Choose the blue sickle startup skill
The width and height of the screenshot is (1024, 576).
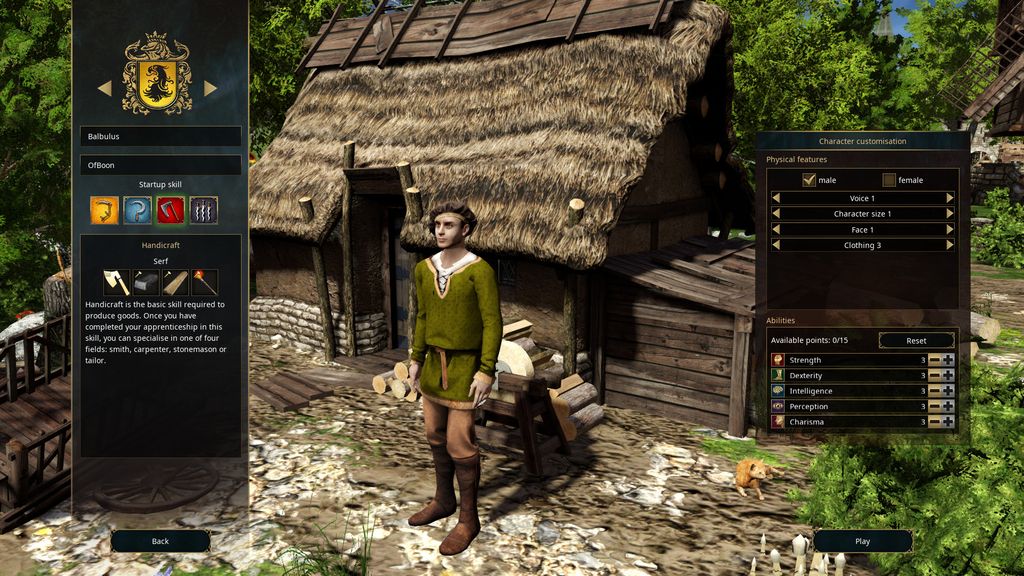point(137,210)
